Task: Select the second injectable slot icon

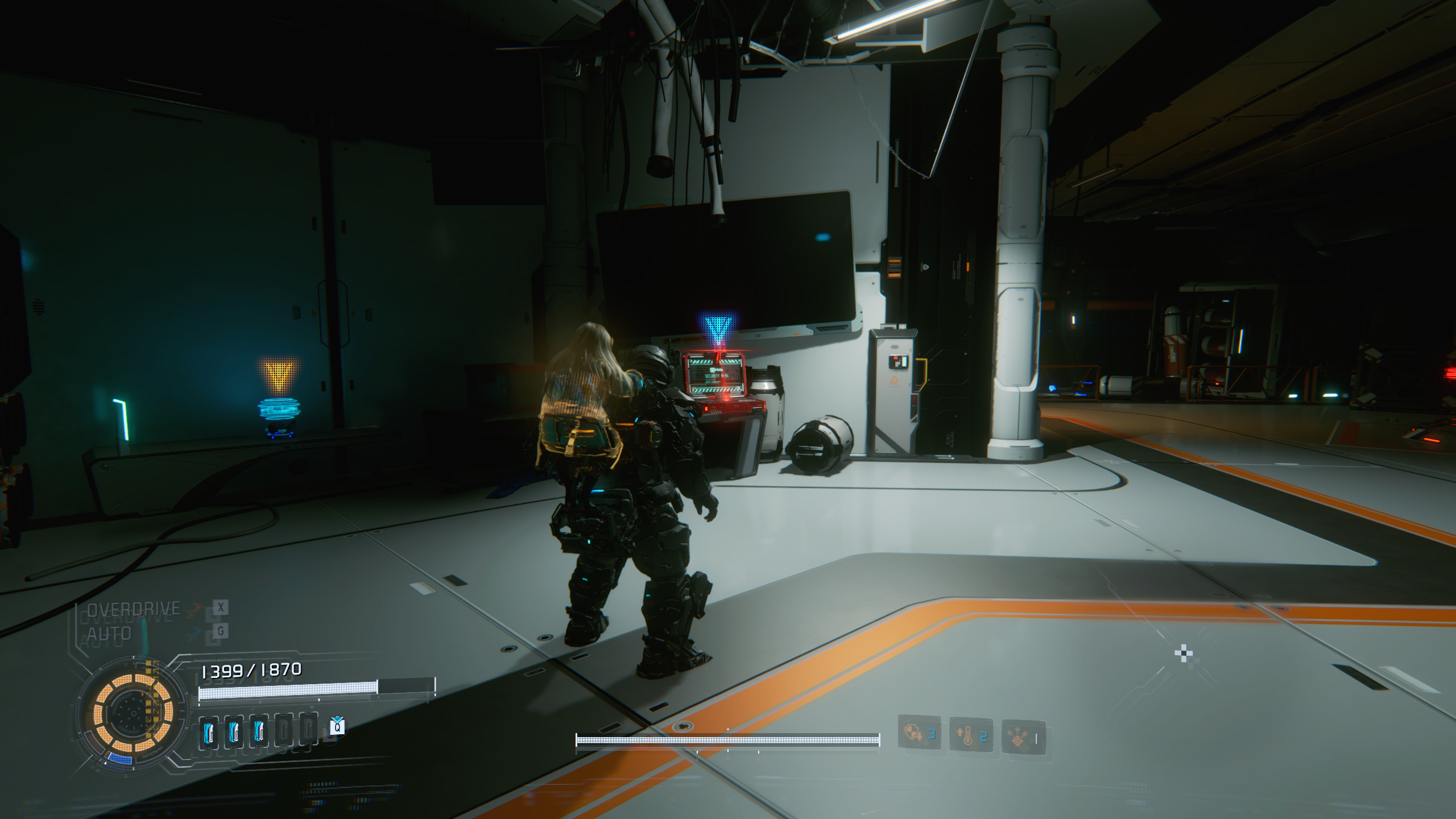Action: click(233, 732)
